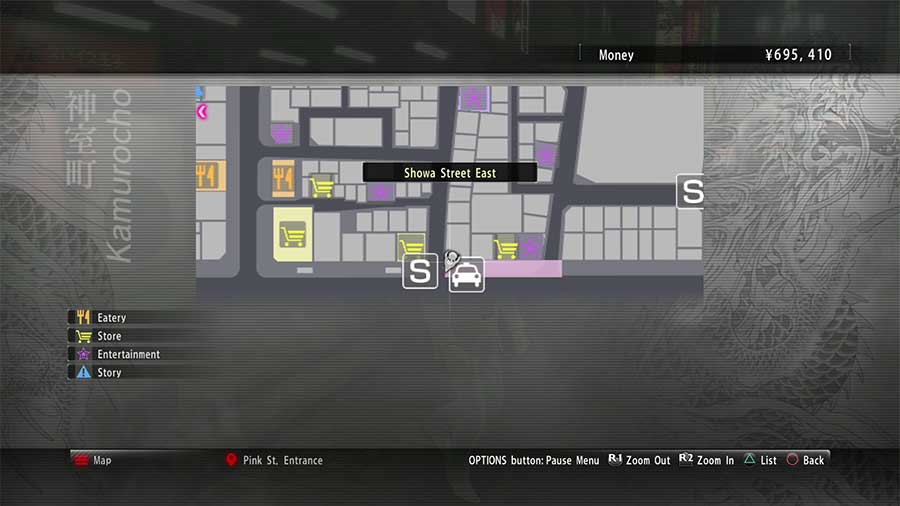Select the Store legend entry
900x506 pixels.
coord(109,336)
